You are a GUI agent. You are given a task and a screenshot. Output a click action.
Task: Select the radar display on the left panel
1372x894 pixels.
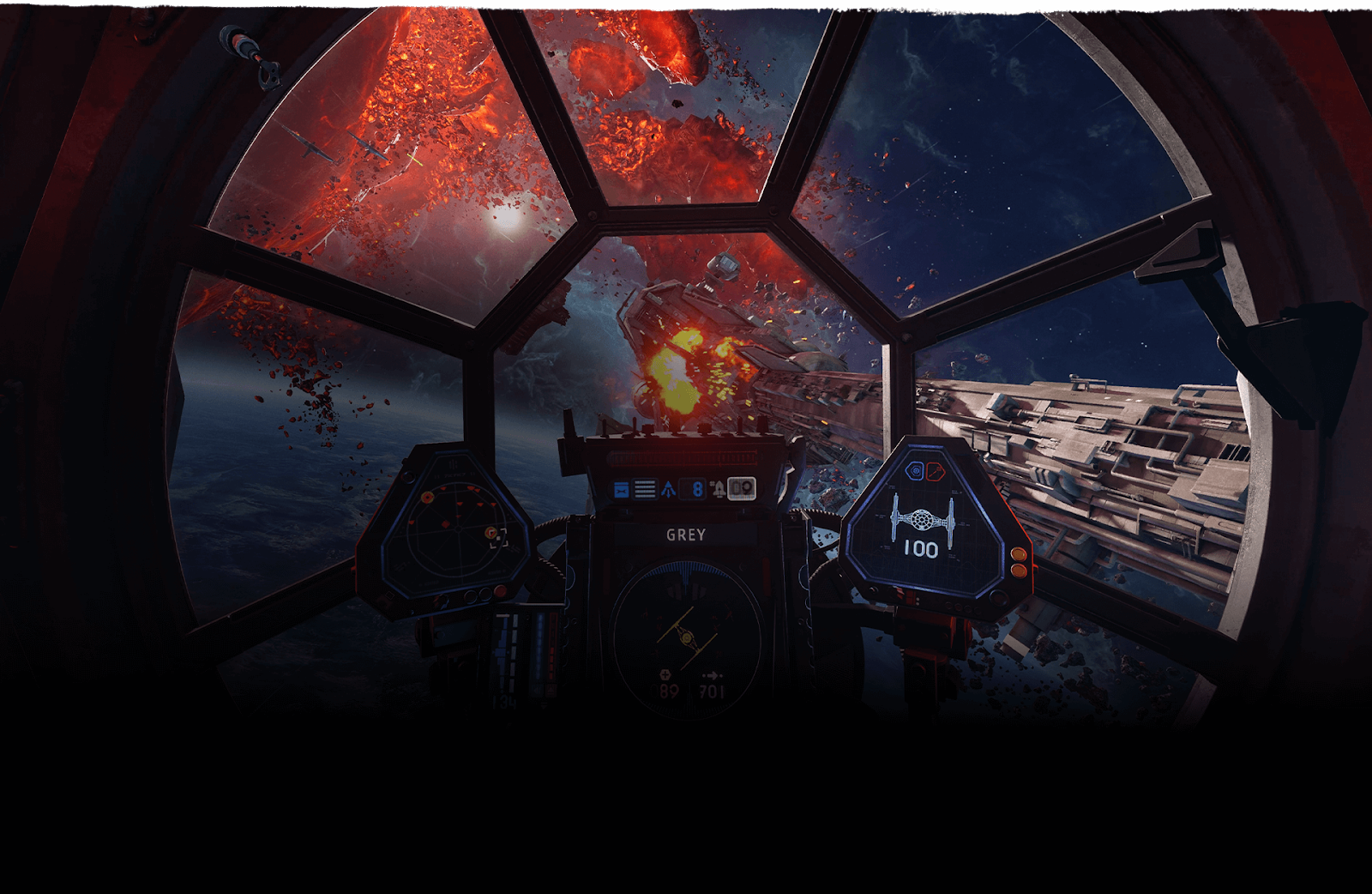pos(457,529)
